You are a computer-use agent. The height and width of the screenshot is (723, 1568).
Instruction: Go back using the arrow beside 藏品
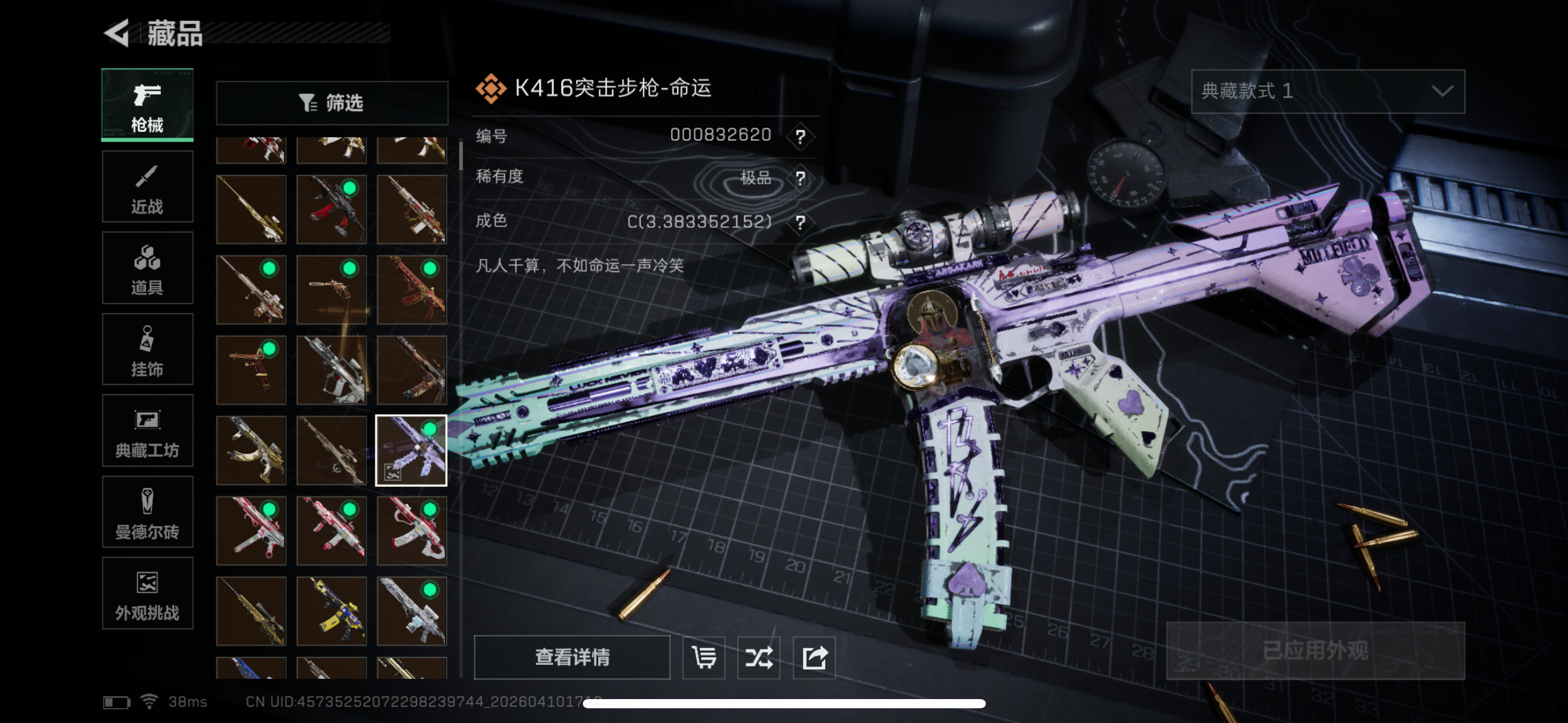pos(117,33)
